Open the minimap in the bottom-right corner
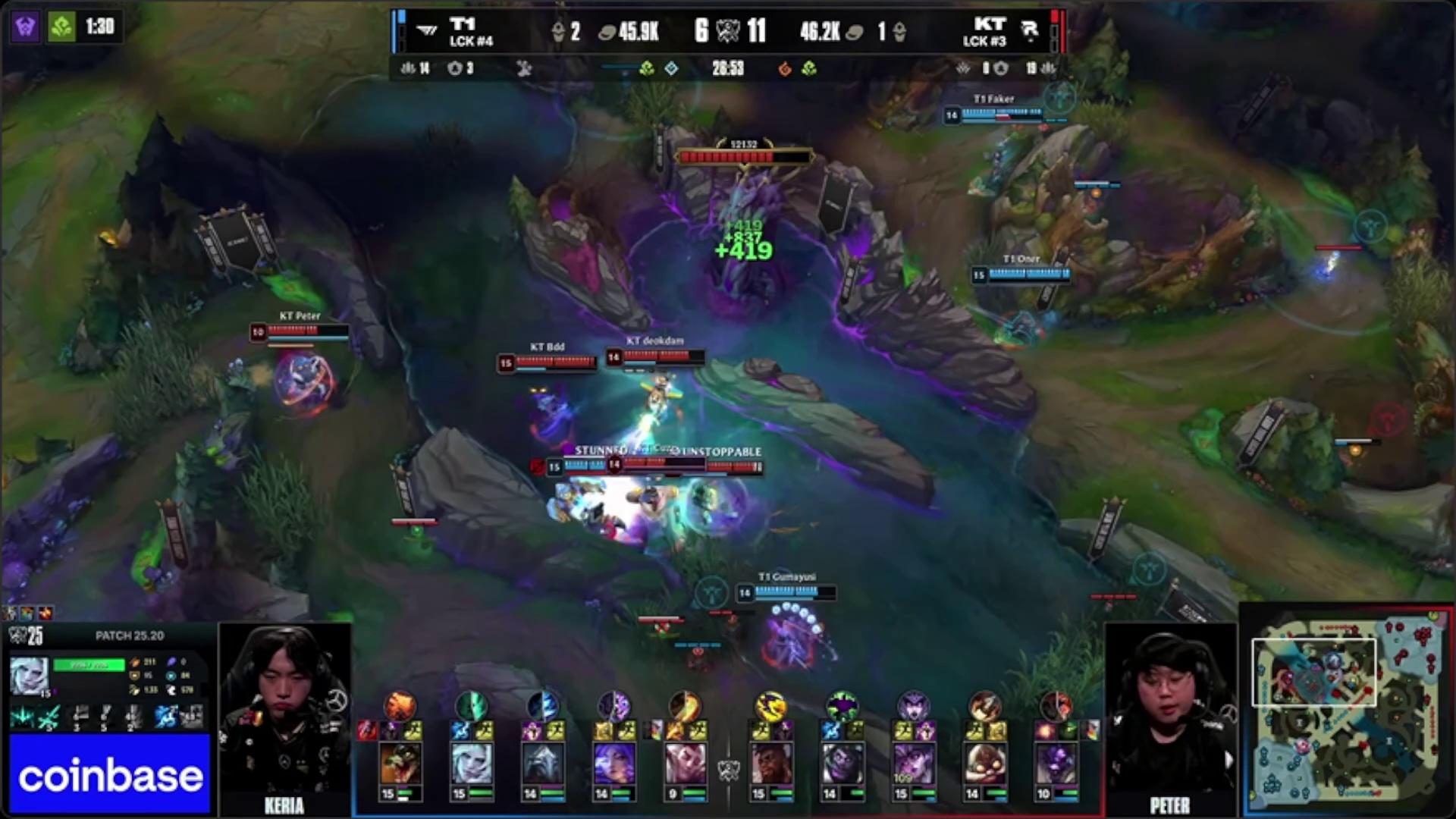The image size is (1456, 819). (1348, 711)
